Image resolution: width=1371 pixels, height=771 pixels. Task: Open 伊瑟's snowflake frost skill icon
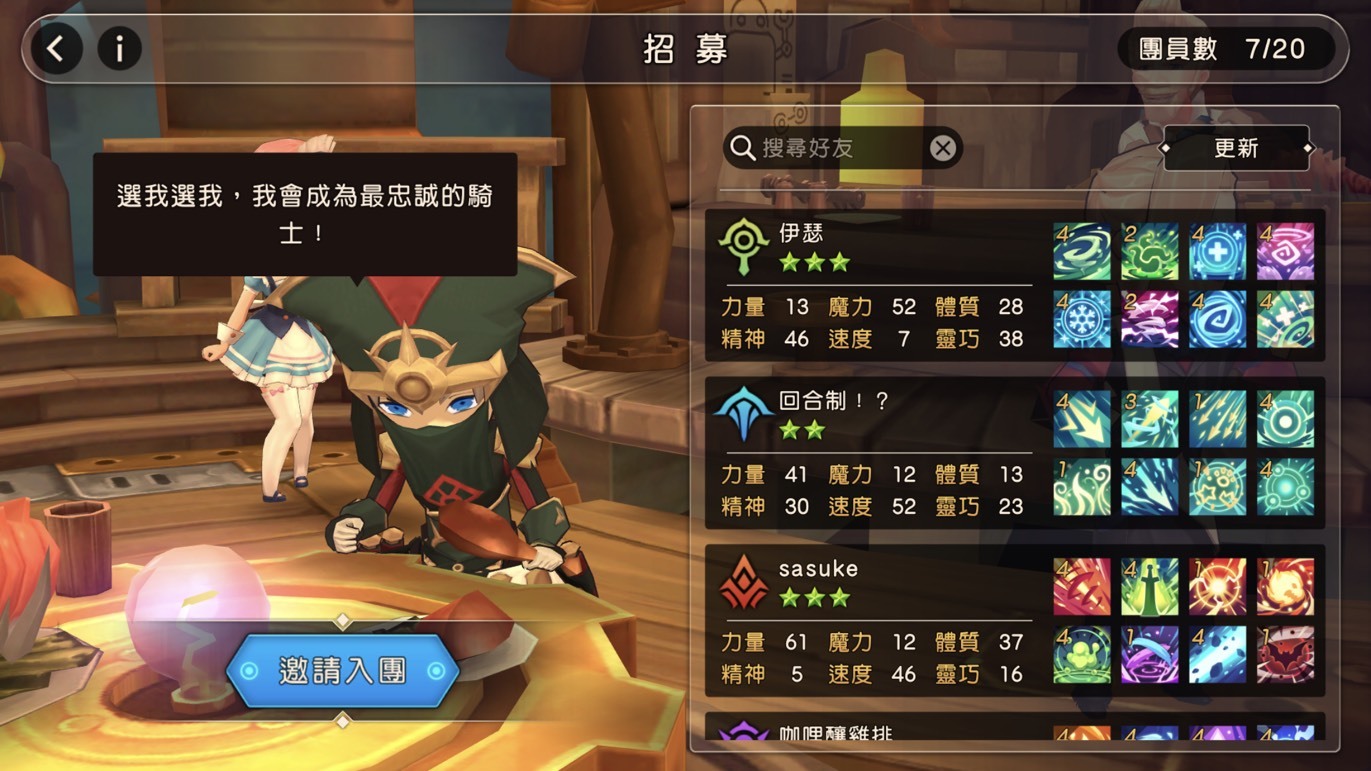[x=1080, y=318]
